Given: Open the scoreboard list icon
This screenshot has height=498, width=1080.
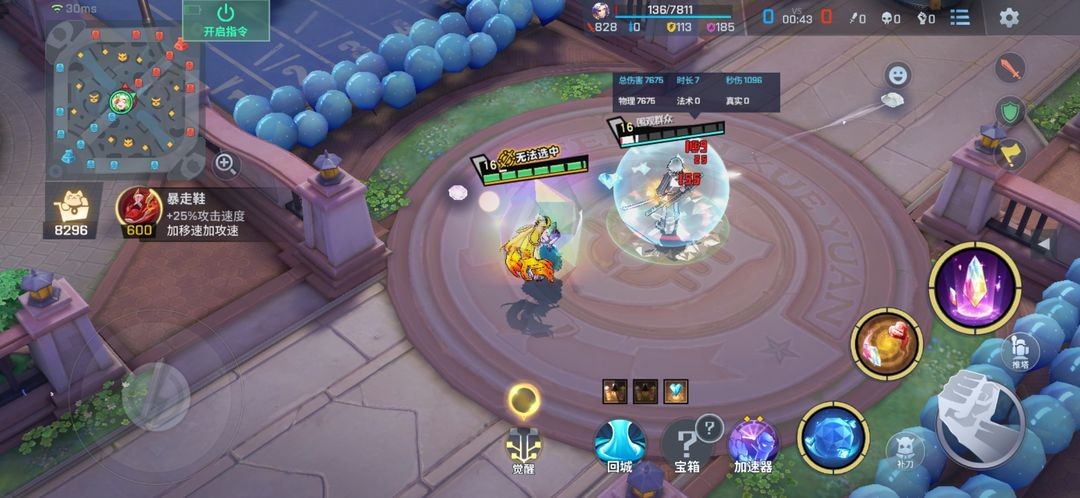Looking at the screenshot, I should pos(960,17).
